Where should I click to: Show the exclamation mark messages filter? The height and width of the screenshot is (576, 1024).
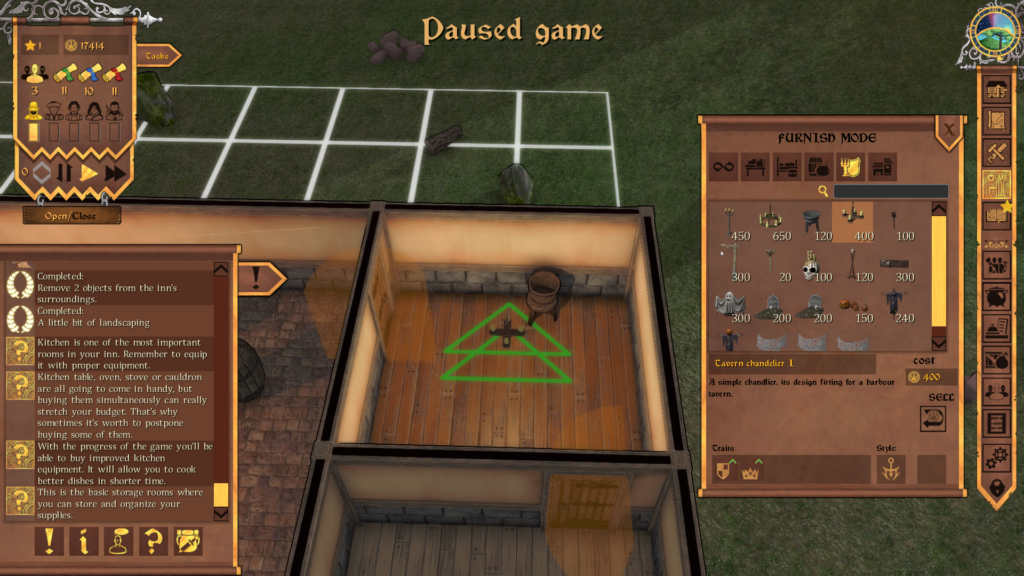(49, 541)
